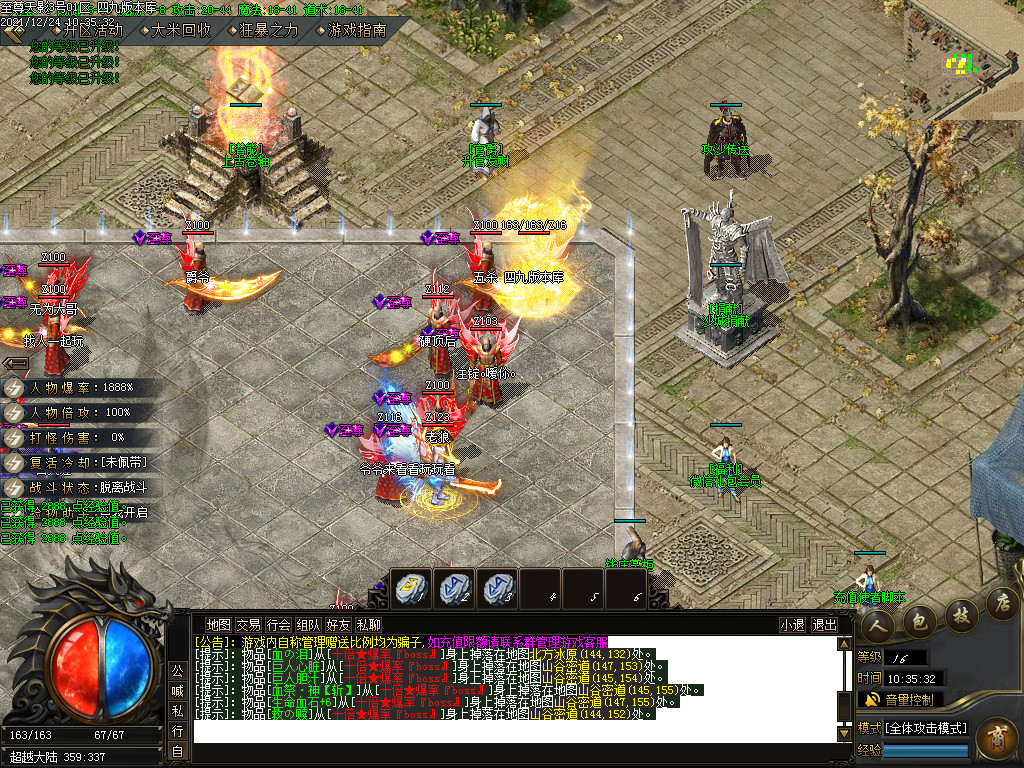
Task: Open the 大米回收 recycle menu
Action: pyautogui.click(x=181, y=30)
